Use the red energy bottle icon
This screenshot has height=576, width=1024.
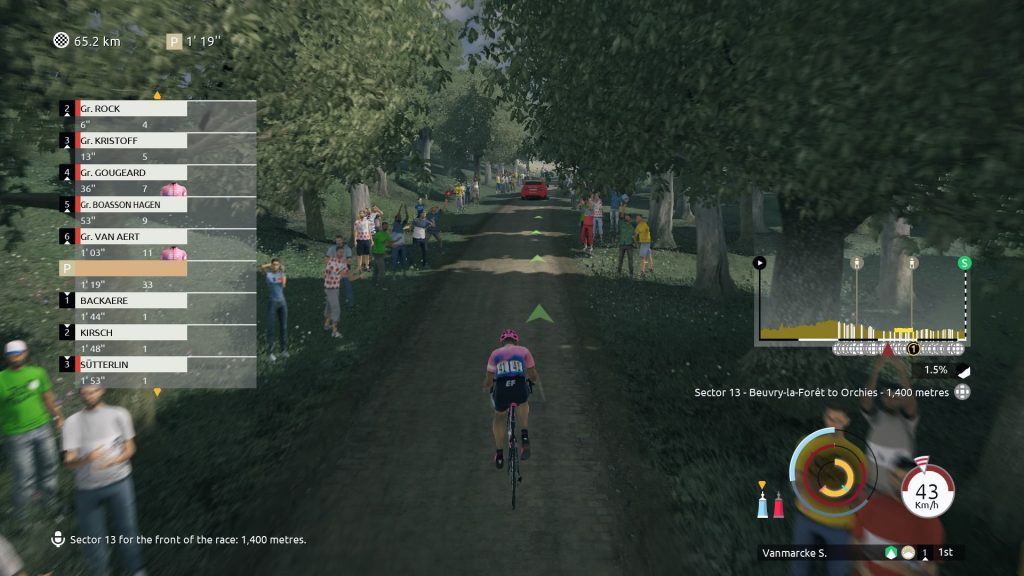pos(779,503)
